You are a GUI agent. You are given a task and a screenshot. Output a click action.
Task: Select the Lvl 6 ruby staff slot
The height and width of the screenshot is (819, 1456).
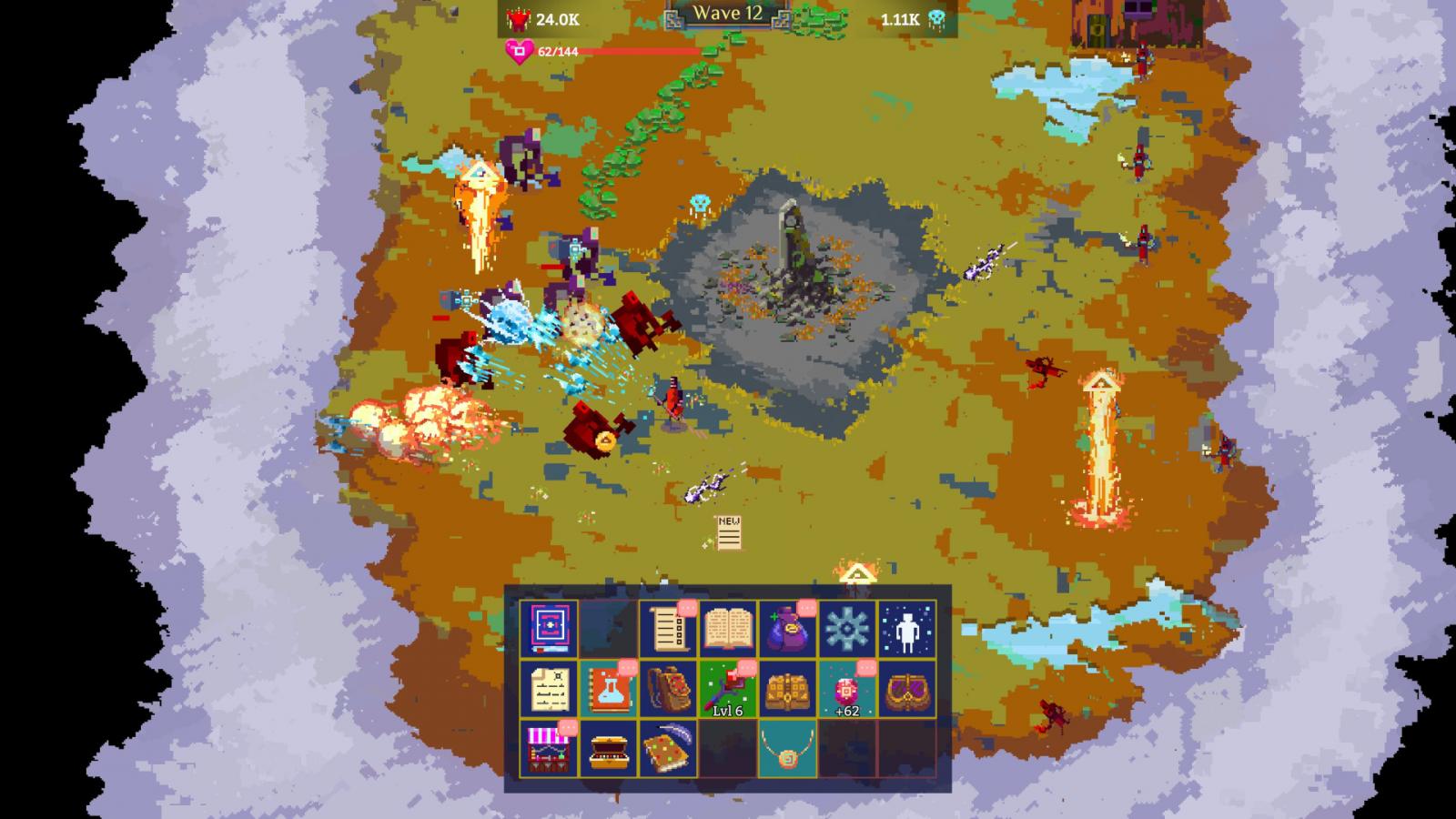pos(728,689)
